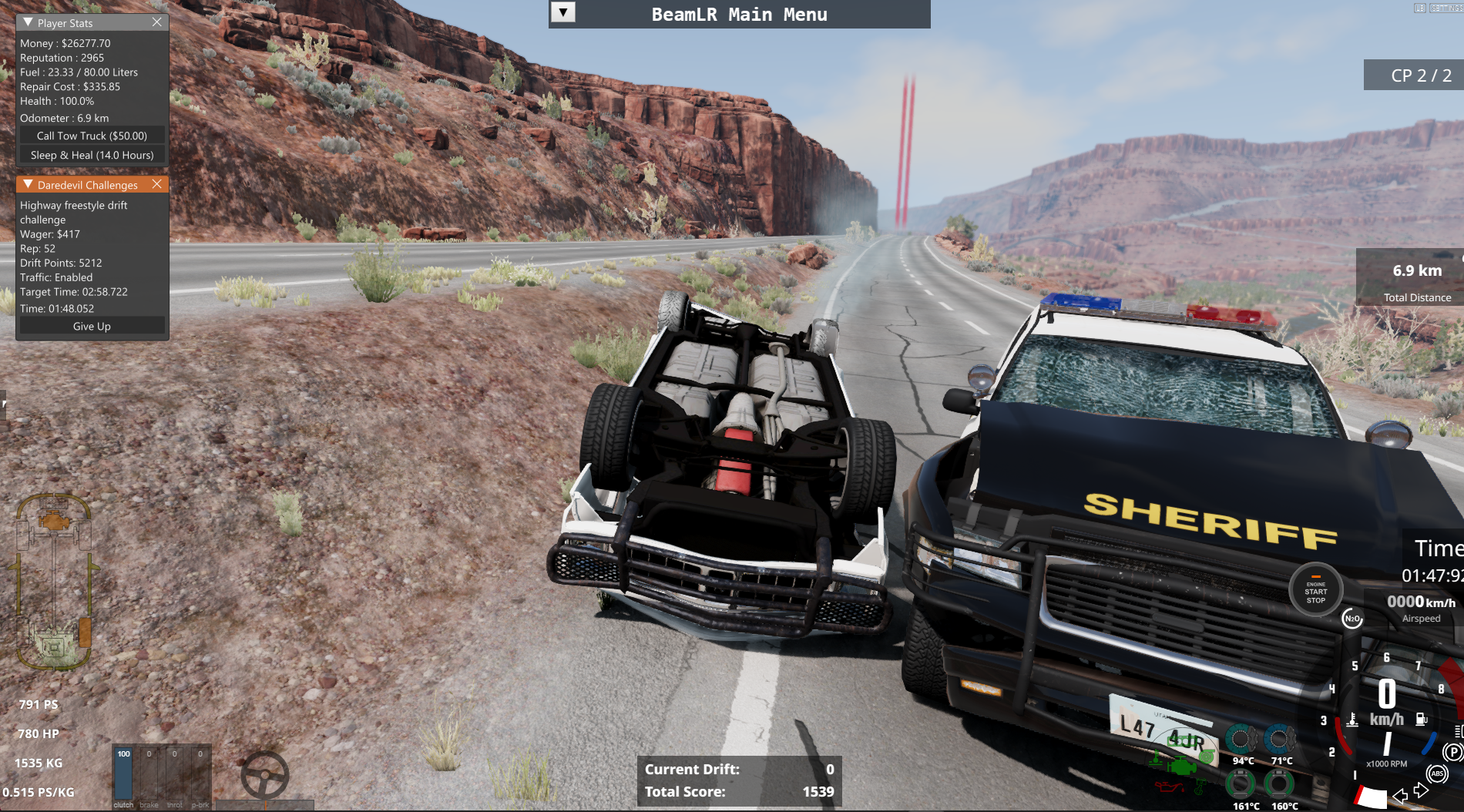
Task: Collapse the Daredevil Challenges panel
Action: (29, 184)
